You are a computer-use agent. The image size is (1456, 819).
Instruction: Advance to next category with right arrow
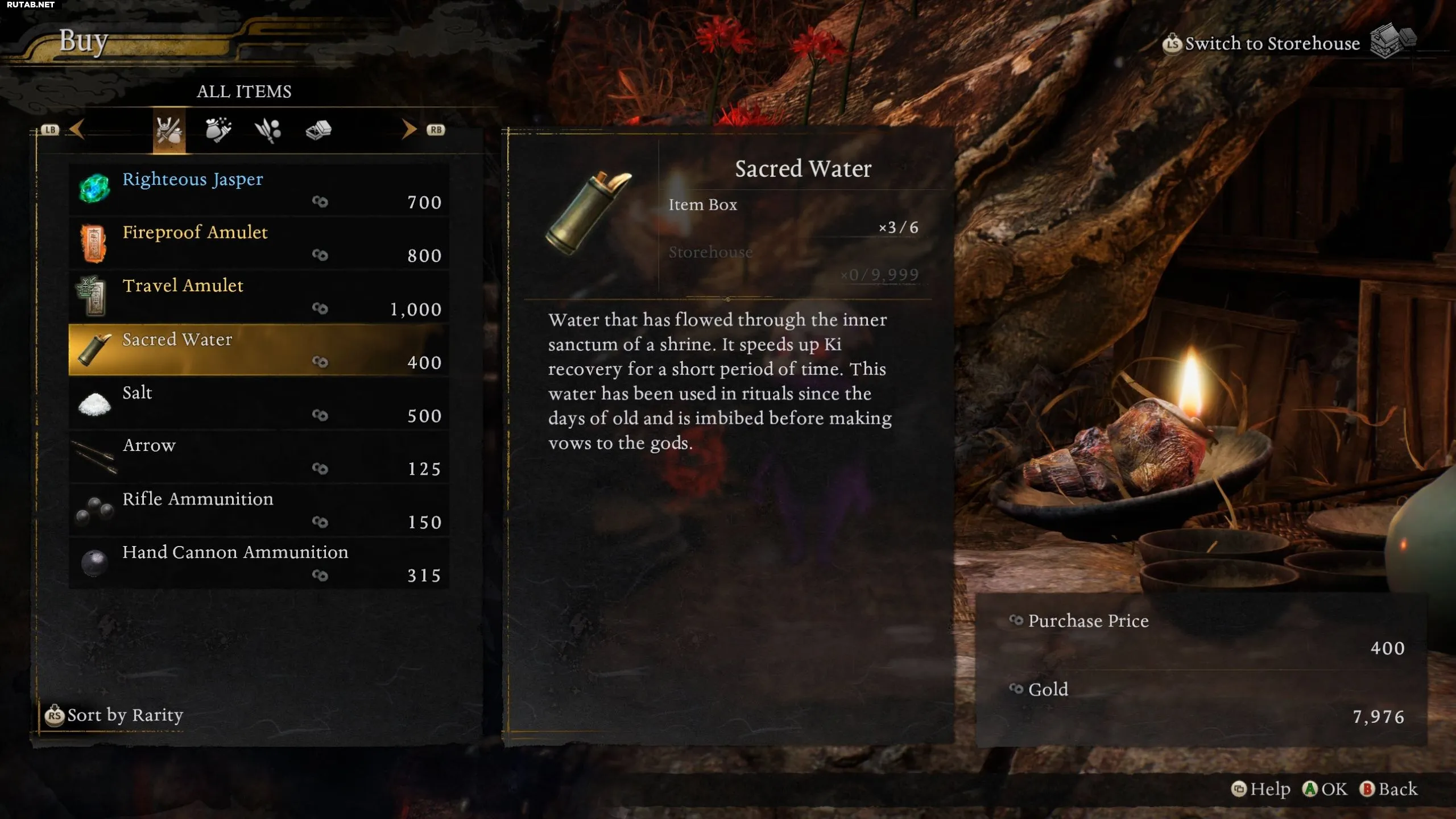click(409, 130)
